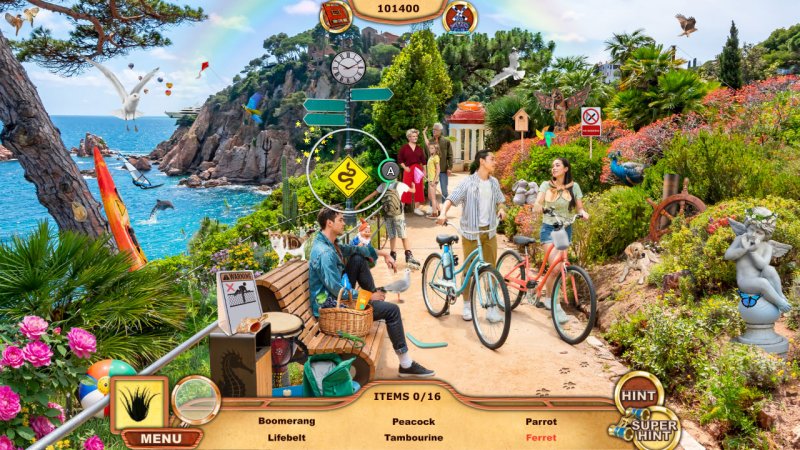This screenshot has width=800, height=450.
Task: Pick Parrot in the item list
Action: point(541,421)
